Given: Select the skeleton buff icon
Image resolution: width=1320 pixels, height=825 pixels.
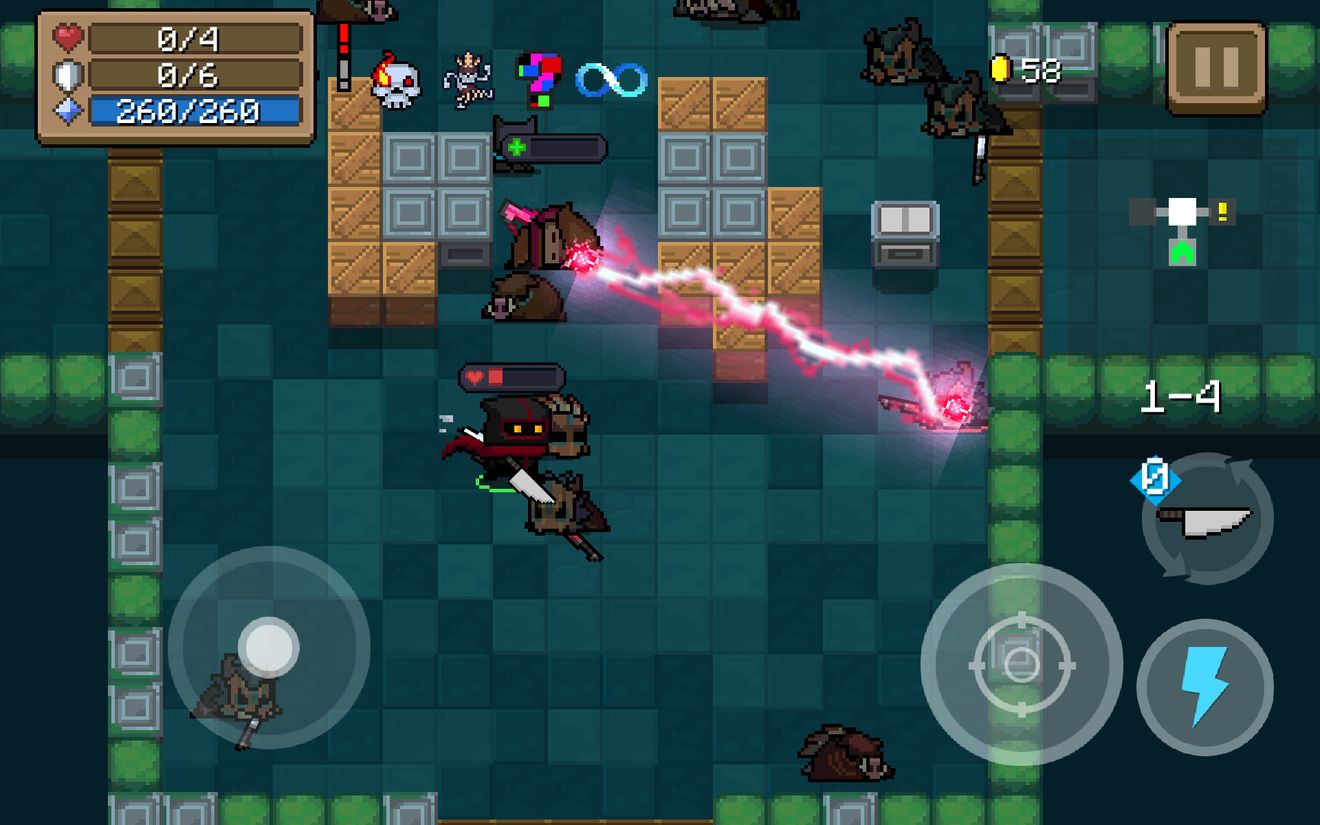Looking at the screenshot, I should point(468,80).
